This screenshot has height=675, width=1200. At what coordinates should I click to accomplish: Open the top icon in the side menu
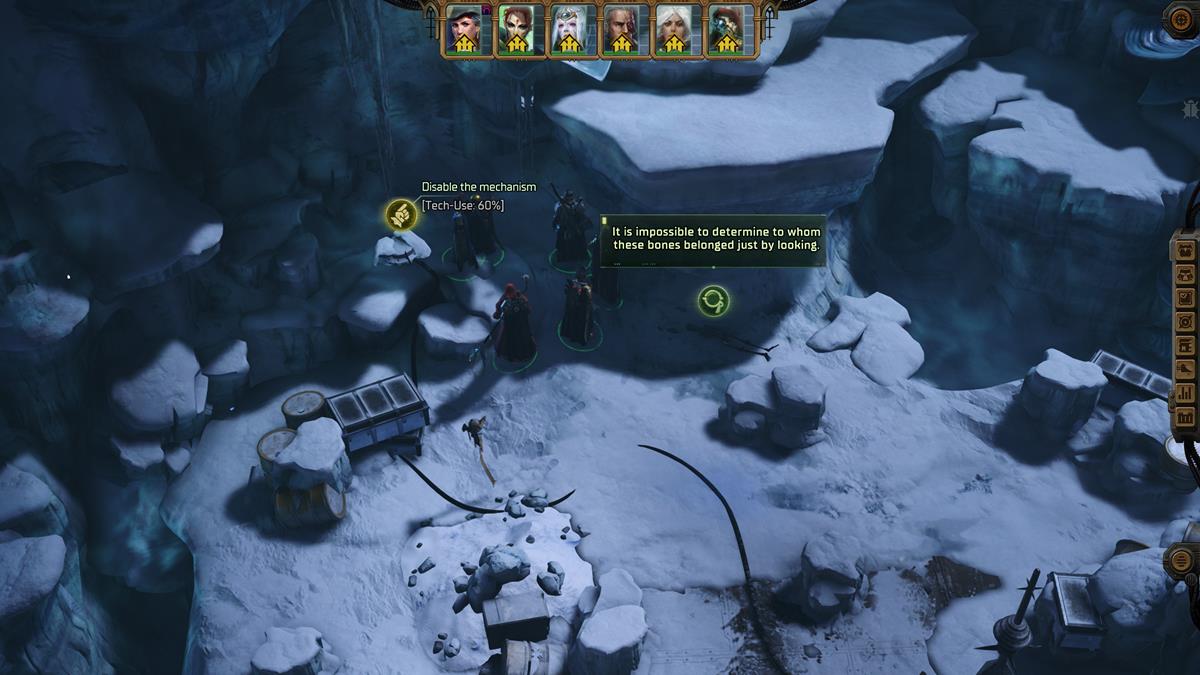point(1186,250)
